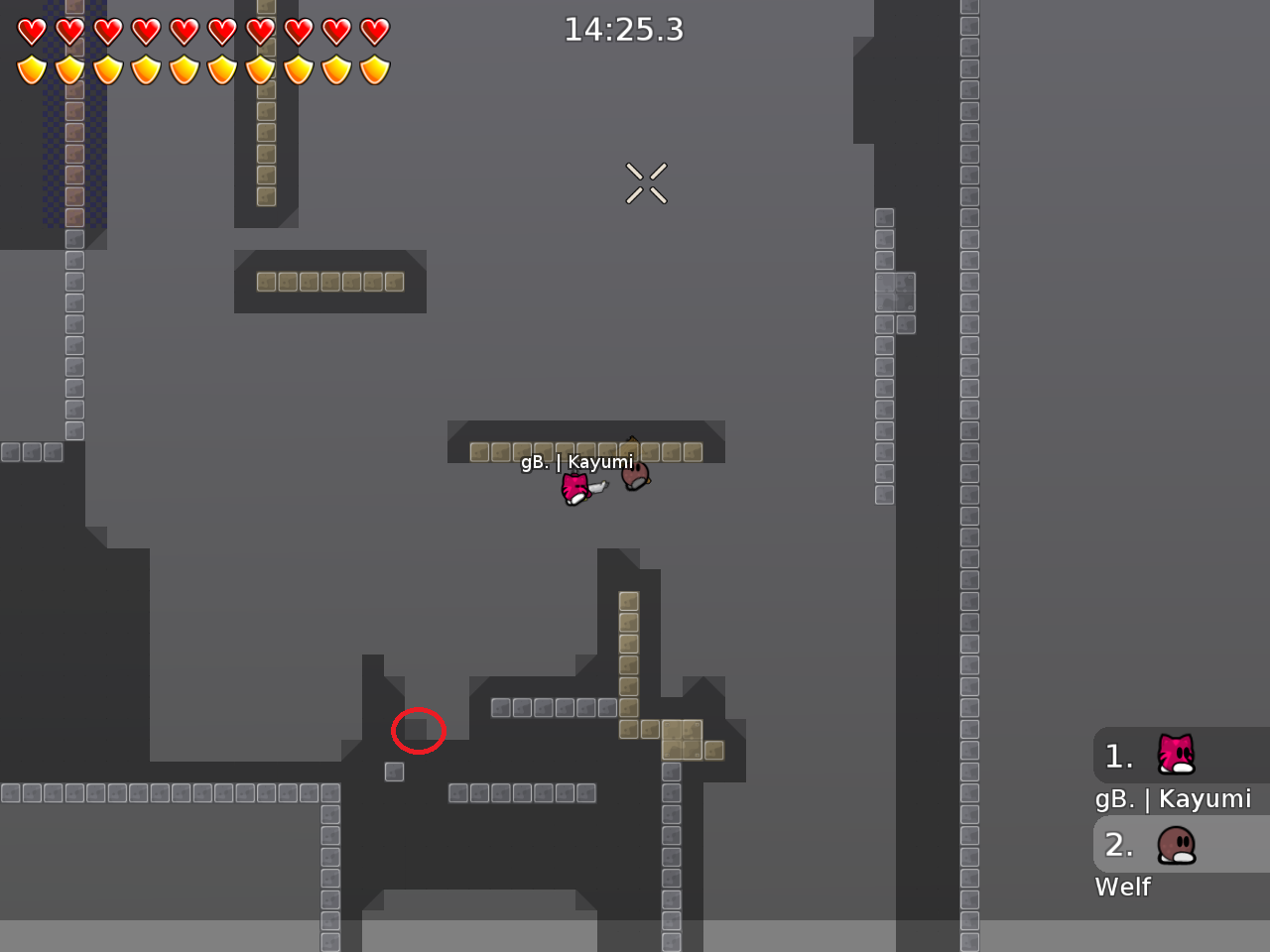Click the aiming crosshair in the screen center
This screenshot has width=1270, height=952.
click(x=646, y=182)
